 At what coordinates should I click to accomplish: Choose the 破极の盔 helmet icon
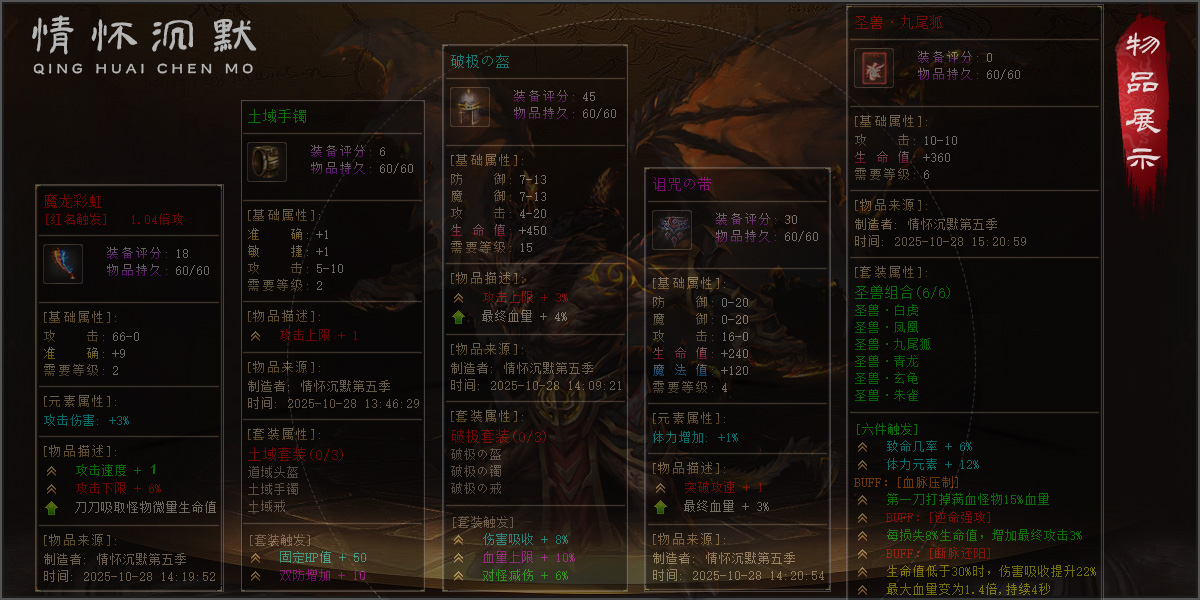[x=469, y=107]
